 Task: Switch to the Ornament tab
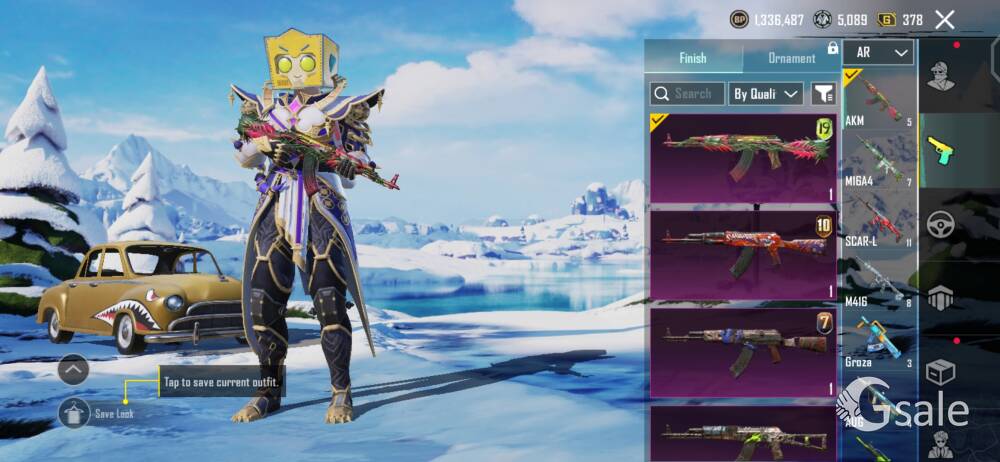(x=792, y=58)
